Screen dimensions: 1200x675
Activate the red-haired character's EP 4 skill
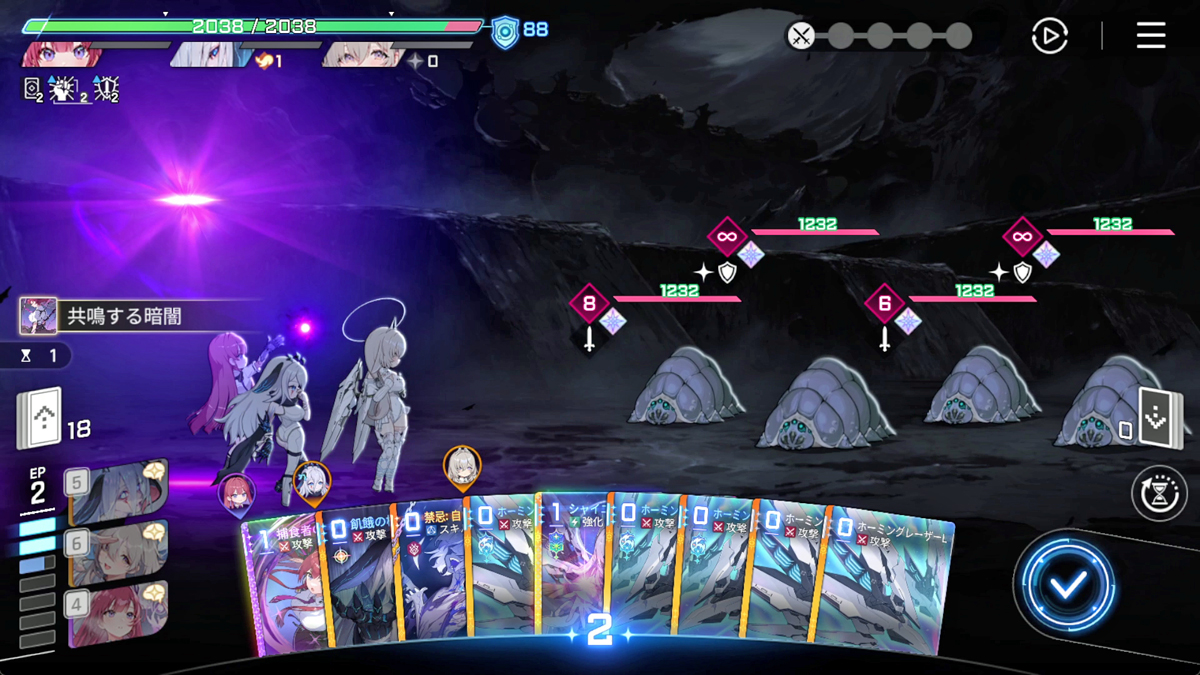pos(115,612)
